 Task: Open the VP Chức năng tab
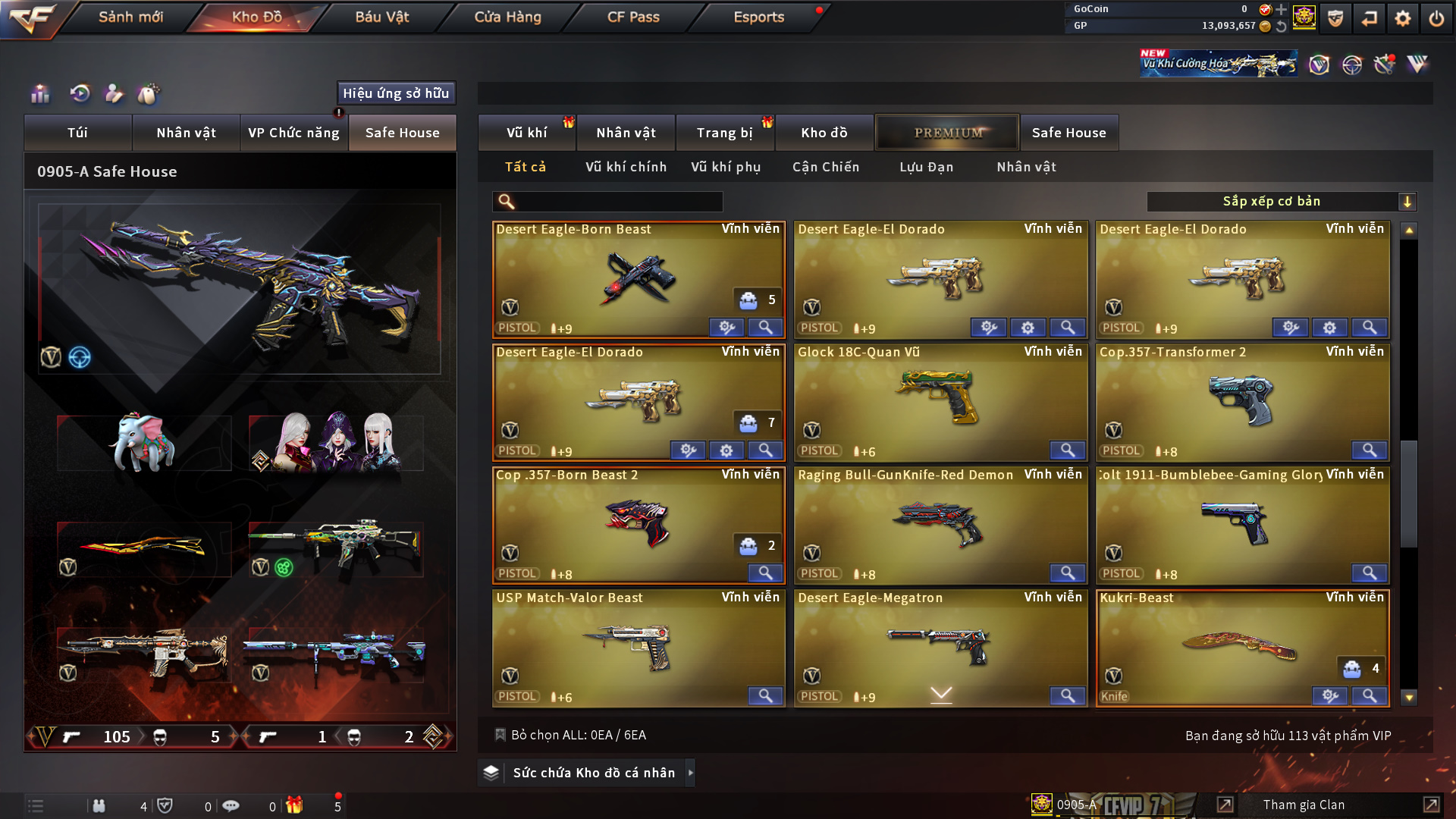point(293,133)
